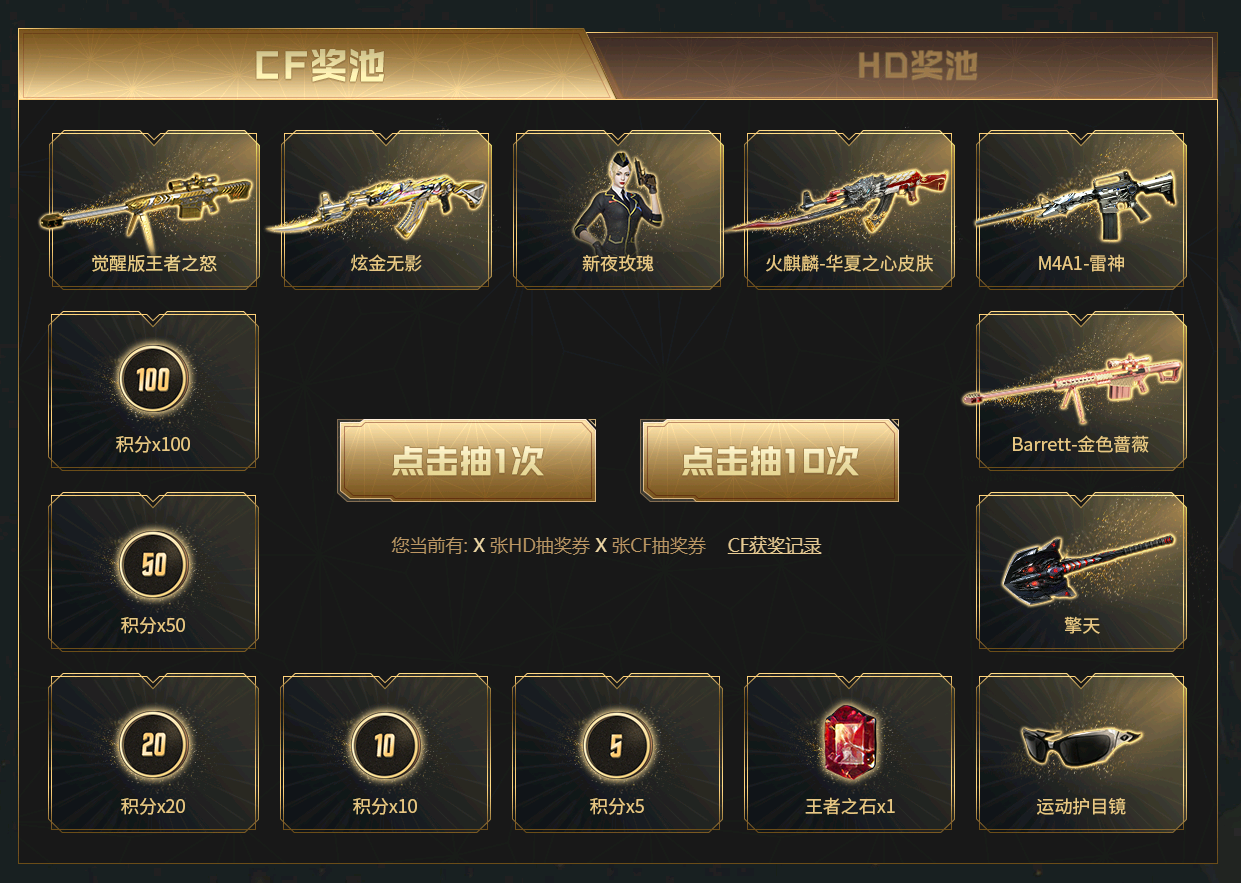Select the M4A1-雷神 prize tile
Viewport: 1241px width, 883px height.
(1081, 210)
